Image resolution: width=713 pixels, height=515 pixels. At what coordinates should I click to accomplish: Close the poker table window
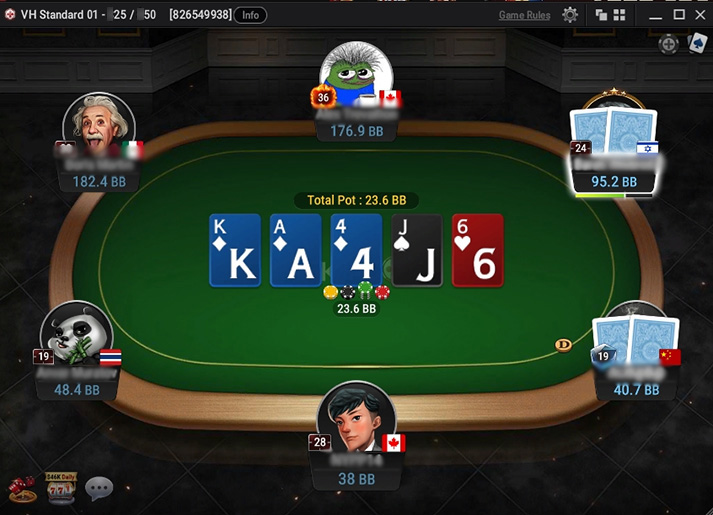pyautogui.click(x=699, y=15)
